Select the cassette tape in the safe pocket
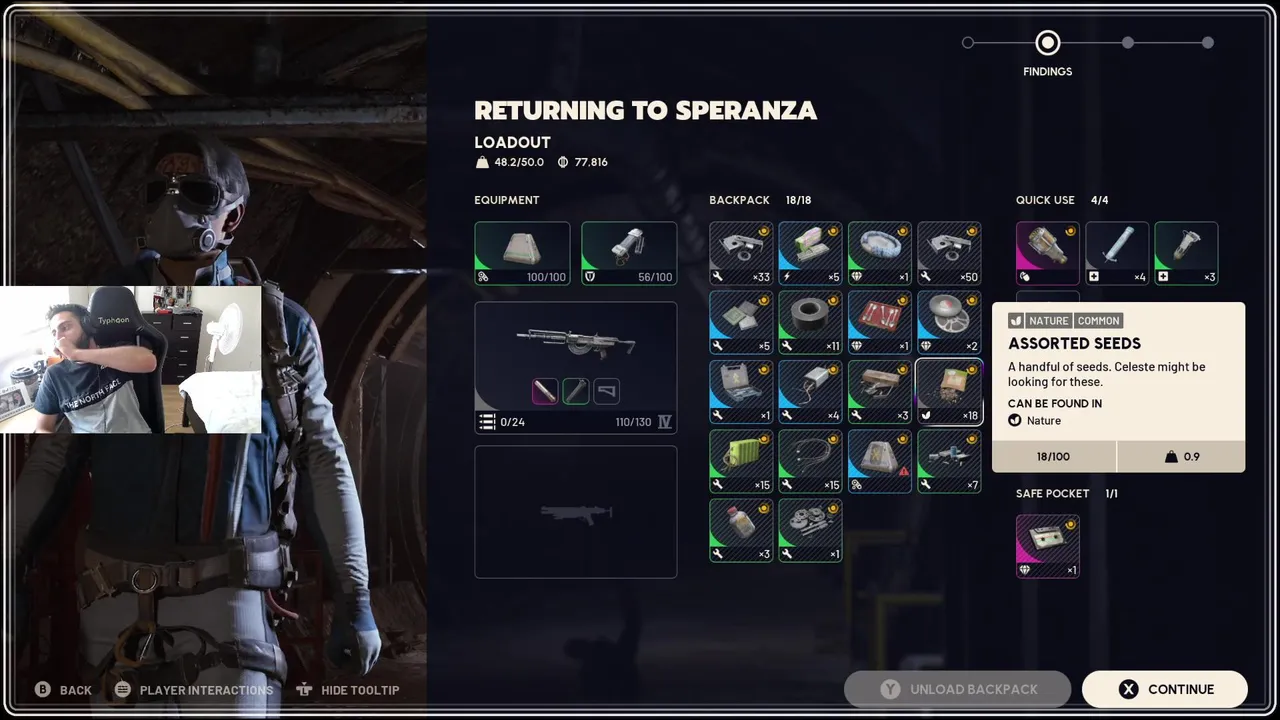 point(1047,546)
